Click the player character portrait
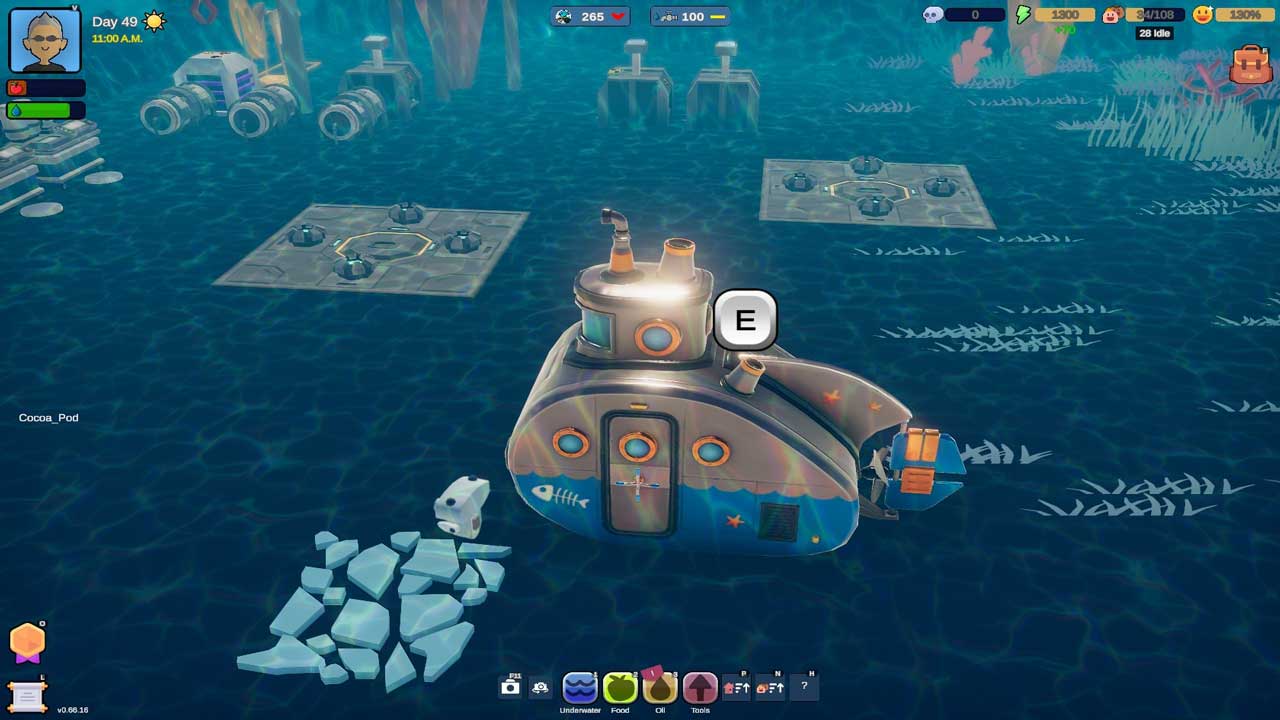1280x720 pixels. pos(45,40)
